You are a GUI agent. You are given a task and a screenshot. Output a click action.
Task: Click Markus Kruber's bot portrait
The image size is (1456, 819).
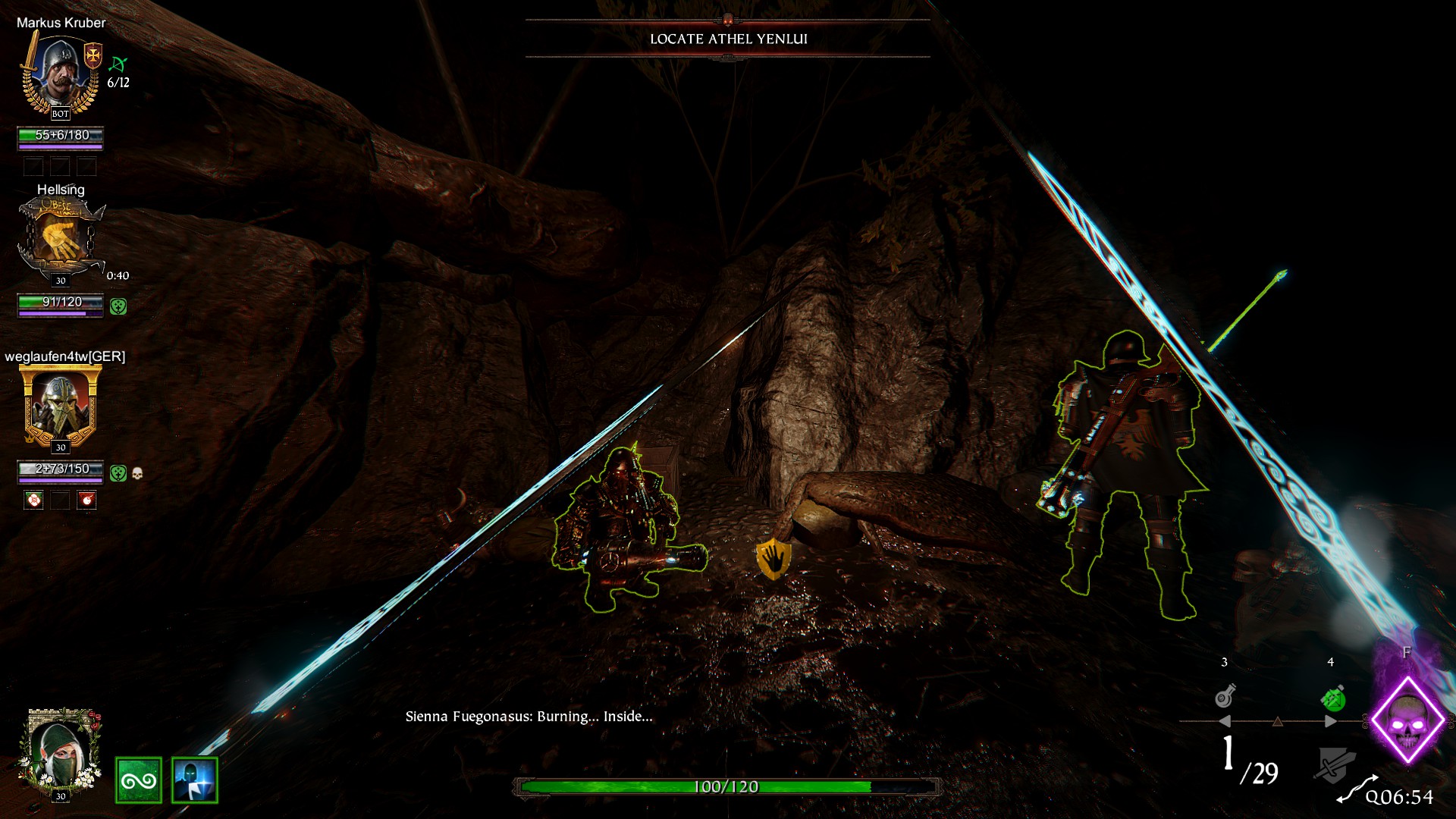61,74
